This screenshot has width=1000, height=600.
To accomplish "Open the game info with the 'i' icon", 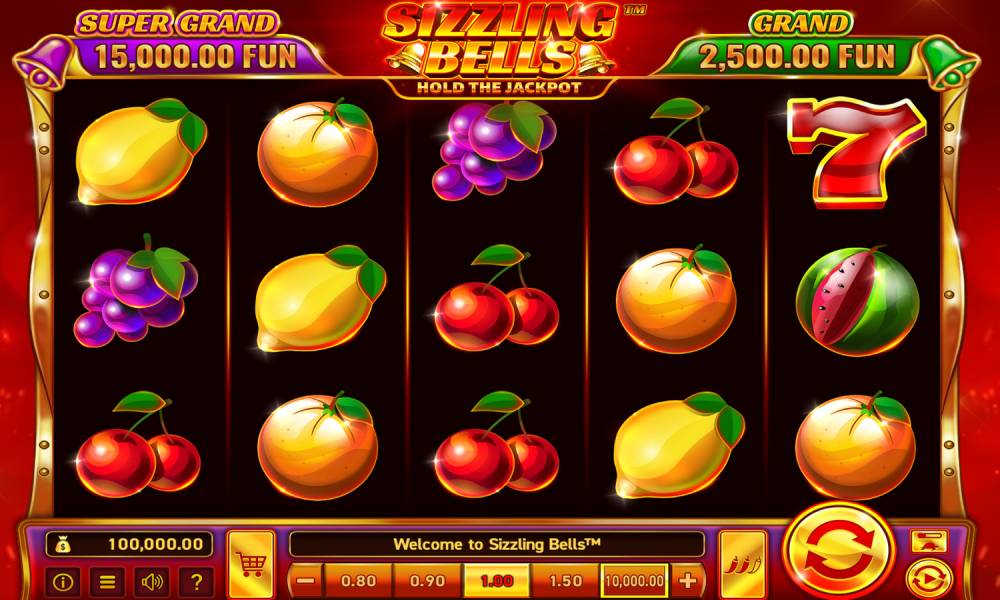I will [x=63, y=581].
